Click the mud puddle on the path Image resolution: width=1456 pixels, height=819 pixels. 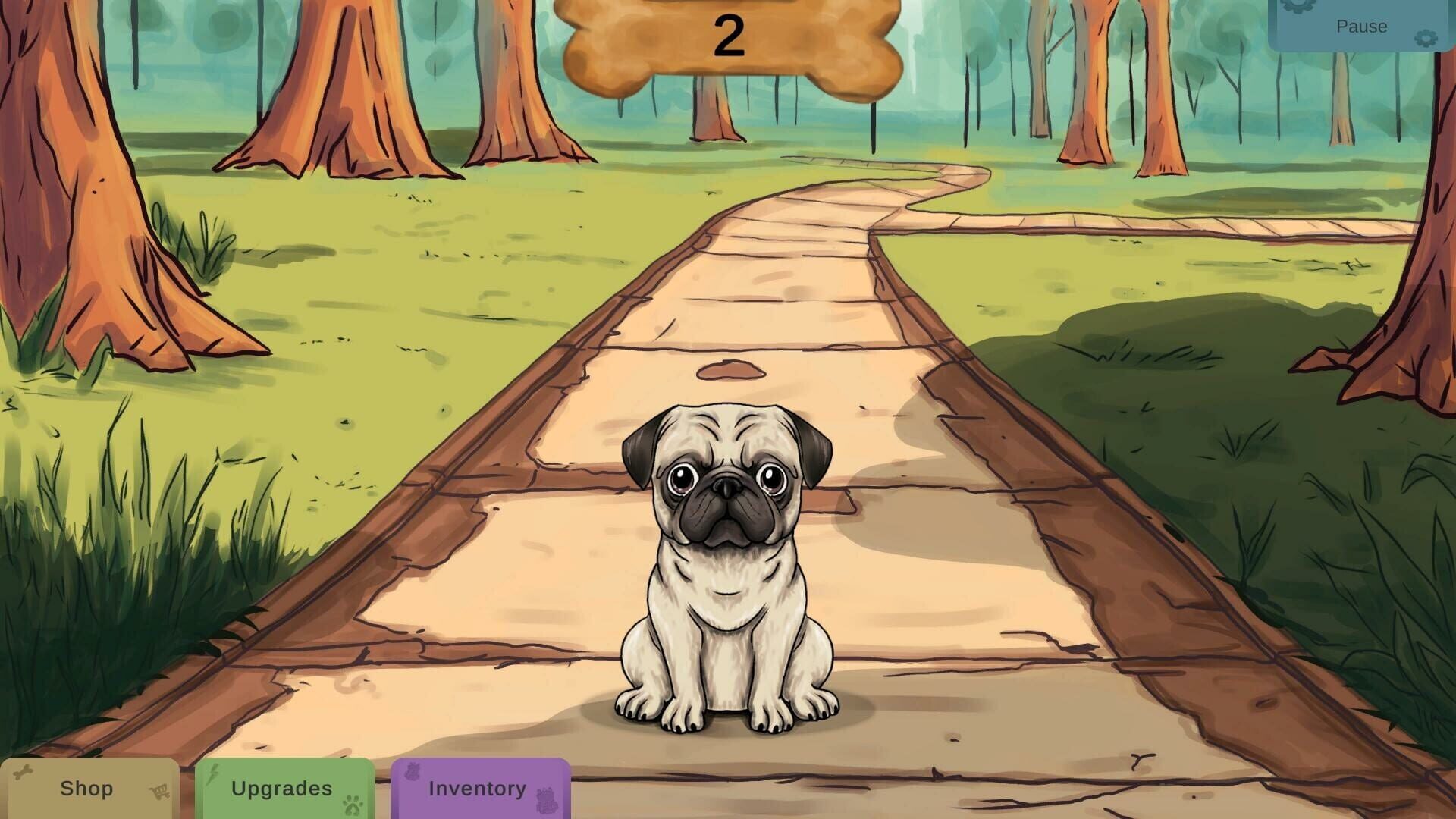[x=730, y=369]
